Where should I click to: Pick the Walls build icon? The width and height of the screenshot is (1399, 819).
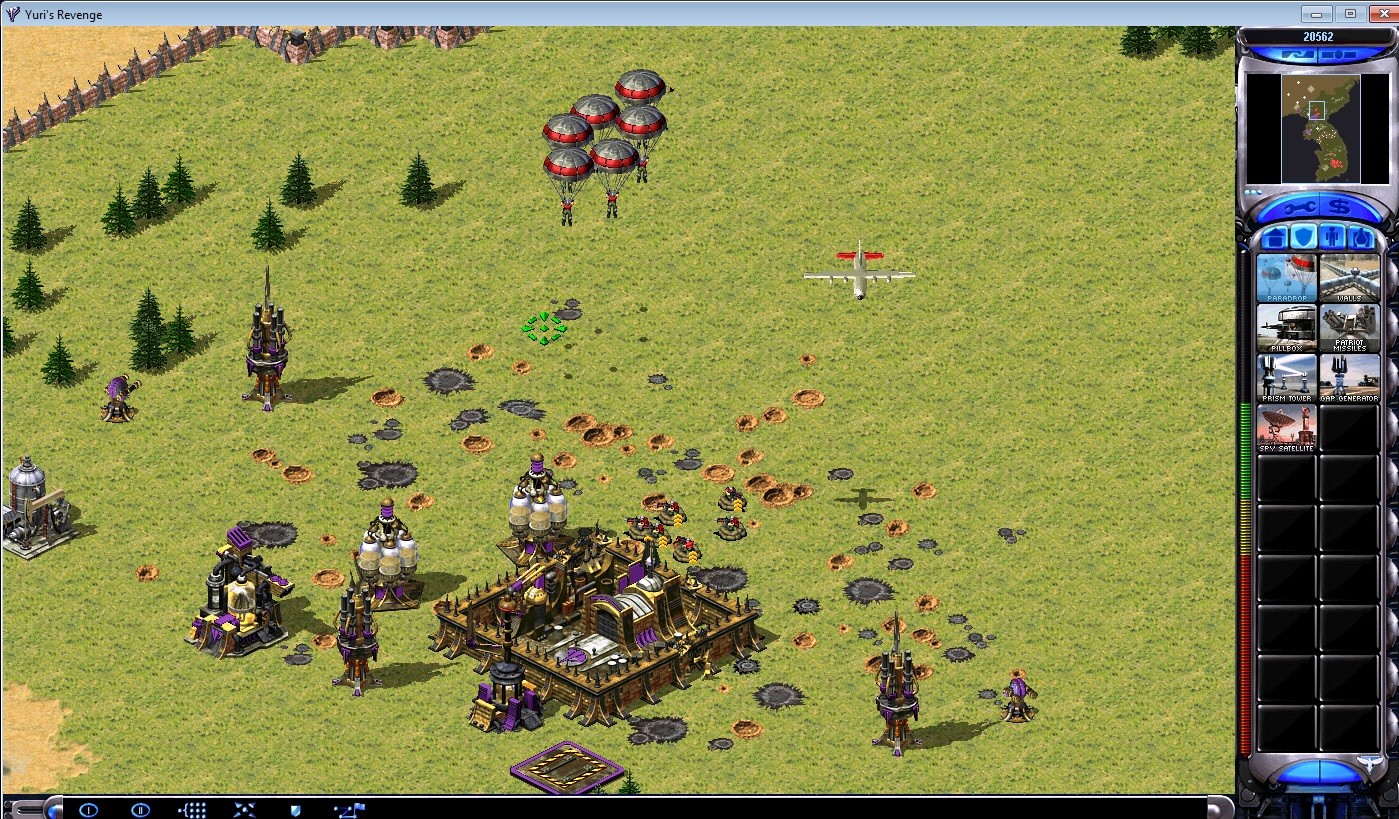(1349, 276)
